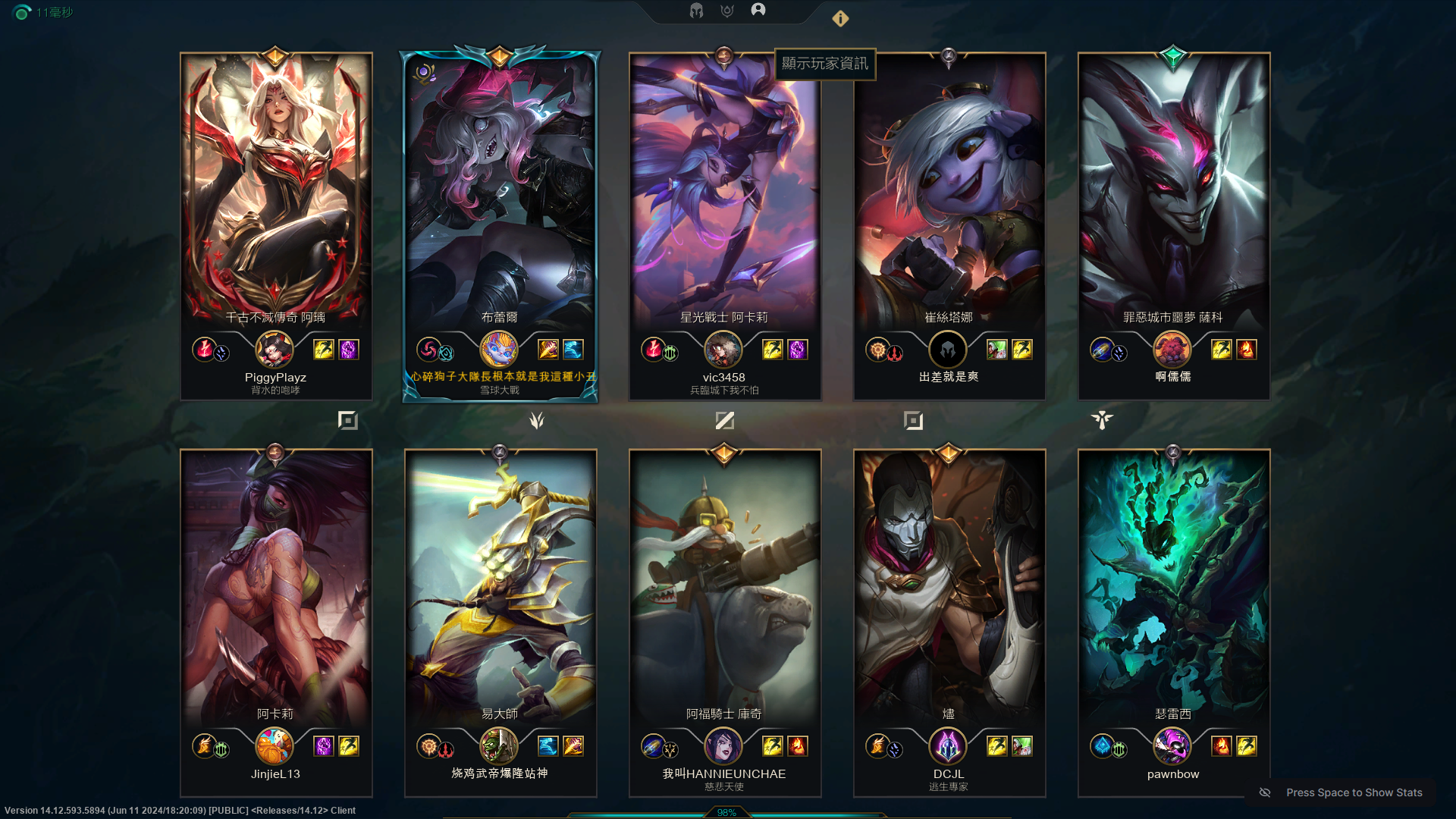The height and width of the screenshot is (819, 1456).
Task: Switch to the helmet icon tab
Action: (x=696, y=11)
